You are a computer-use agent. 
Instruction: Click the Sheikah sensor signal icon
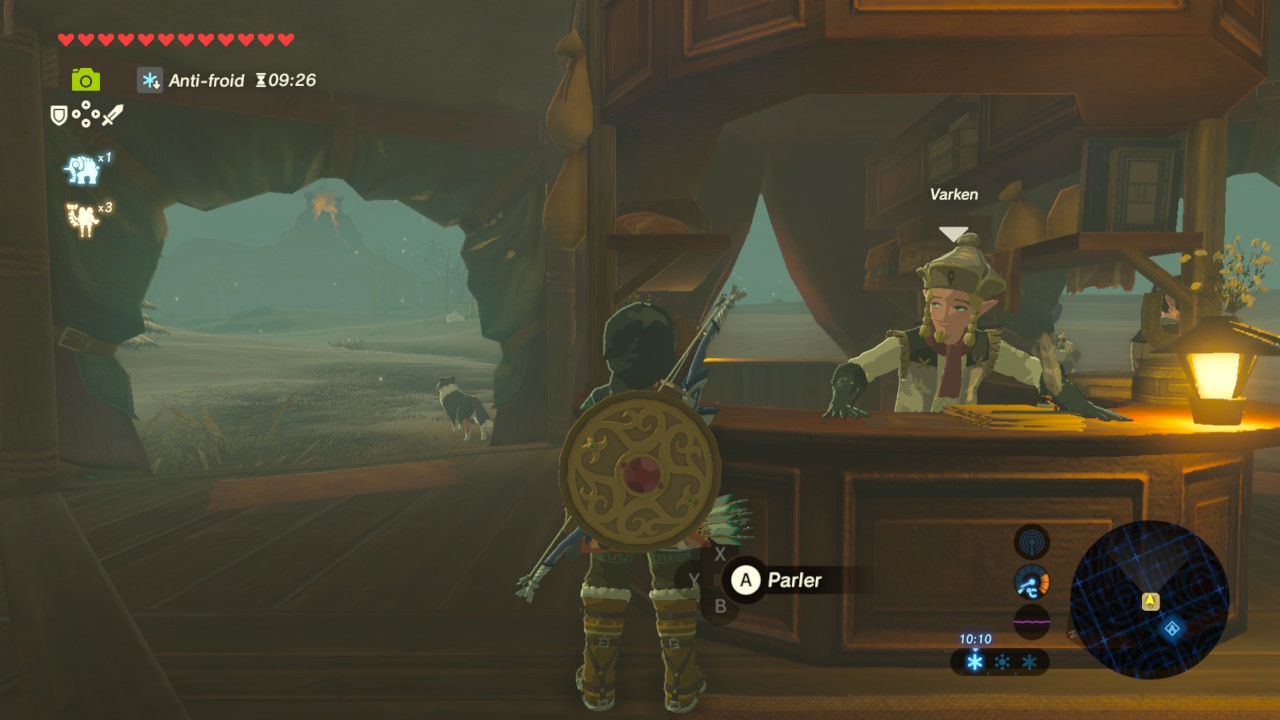tap(1032, 543)
